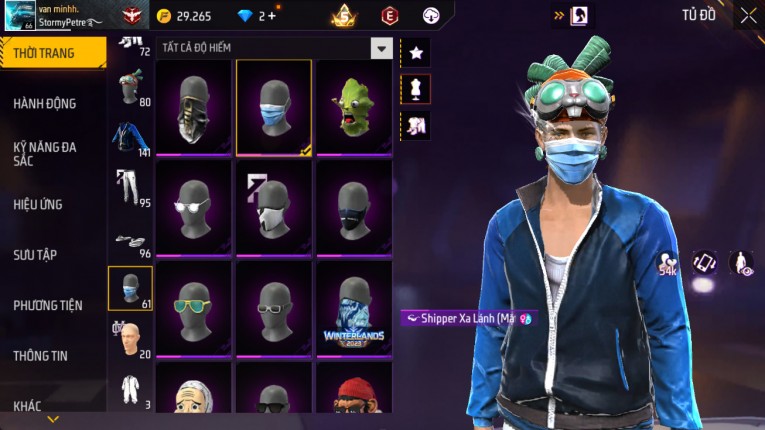Open the van minhh player profile
Image resolution: width=765 pixels, height=430 pixels.
(55, 15)
